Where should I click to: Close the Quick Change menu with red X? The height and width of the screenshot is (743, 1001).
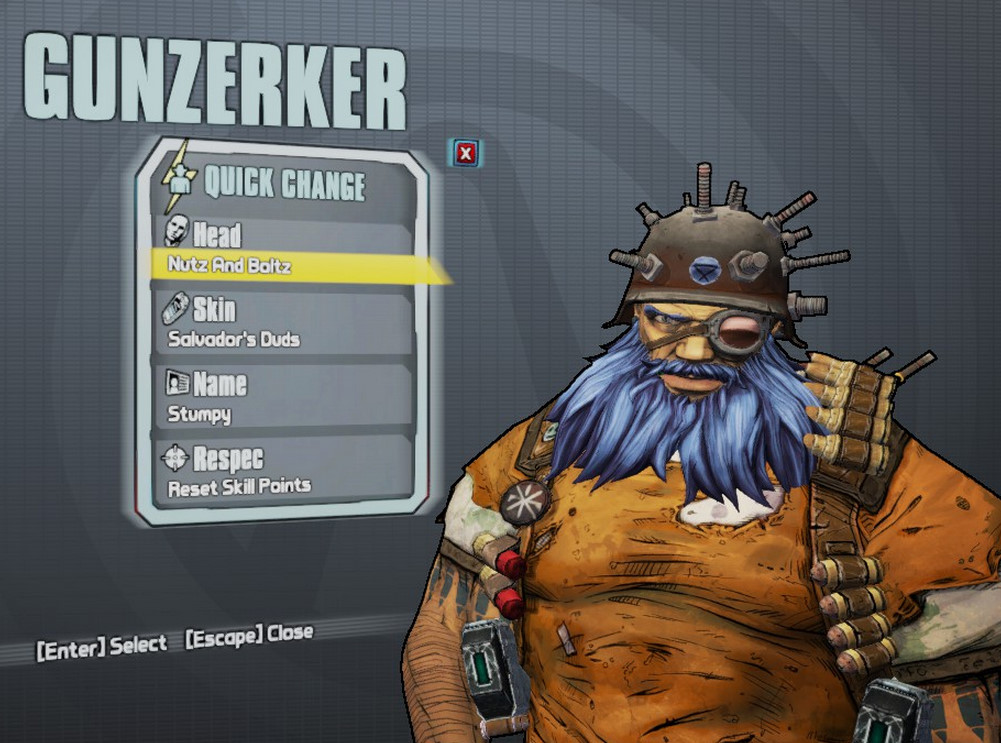(x=465, y=153)
